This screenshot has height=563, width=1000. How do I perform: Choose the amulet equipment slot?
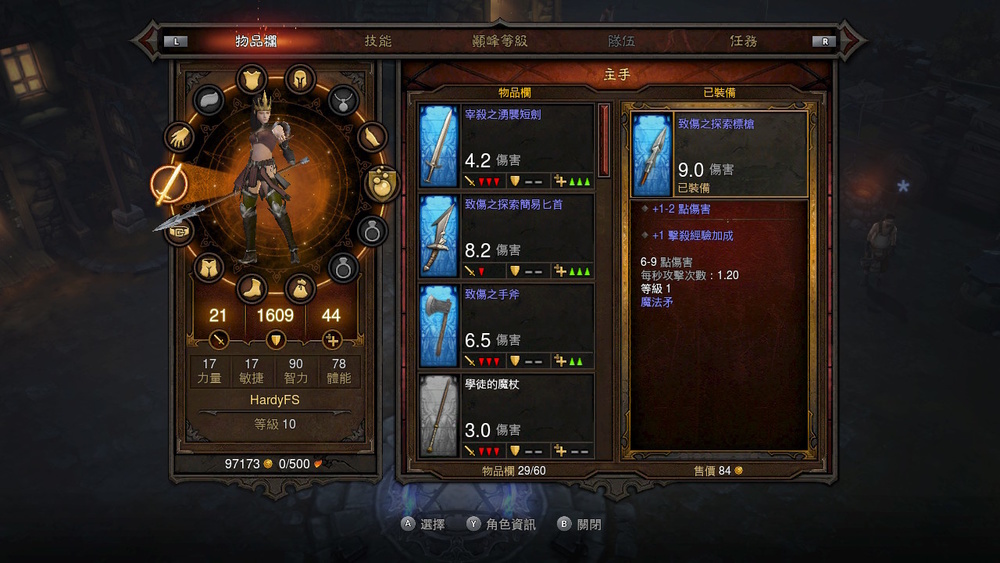pyautogui.click(x=343, y=100)
